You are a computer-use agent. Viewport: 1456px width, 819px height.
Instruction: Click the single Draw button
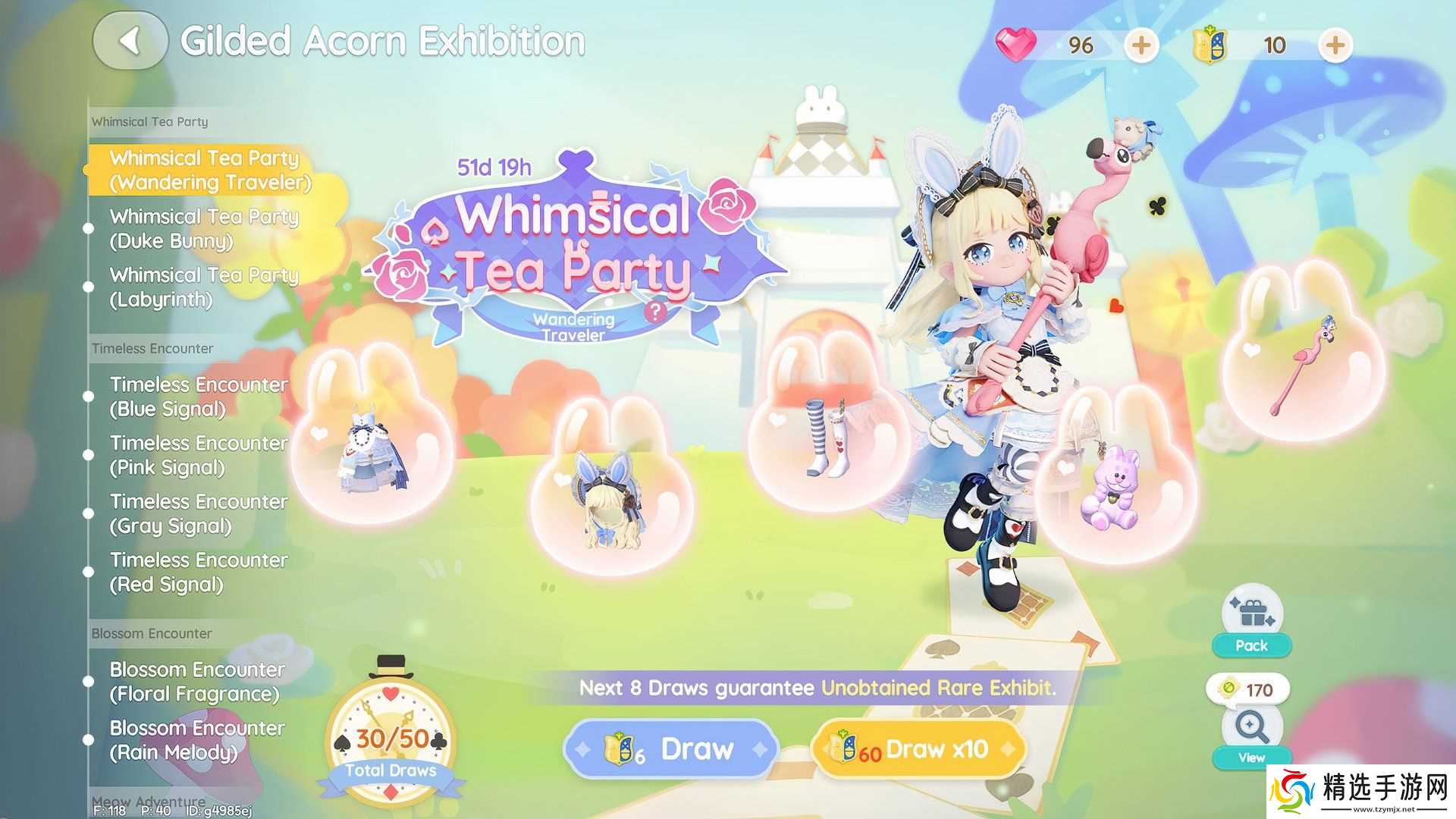click(671, 749)
